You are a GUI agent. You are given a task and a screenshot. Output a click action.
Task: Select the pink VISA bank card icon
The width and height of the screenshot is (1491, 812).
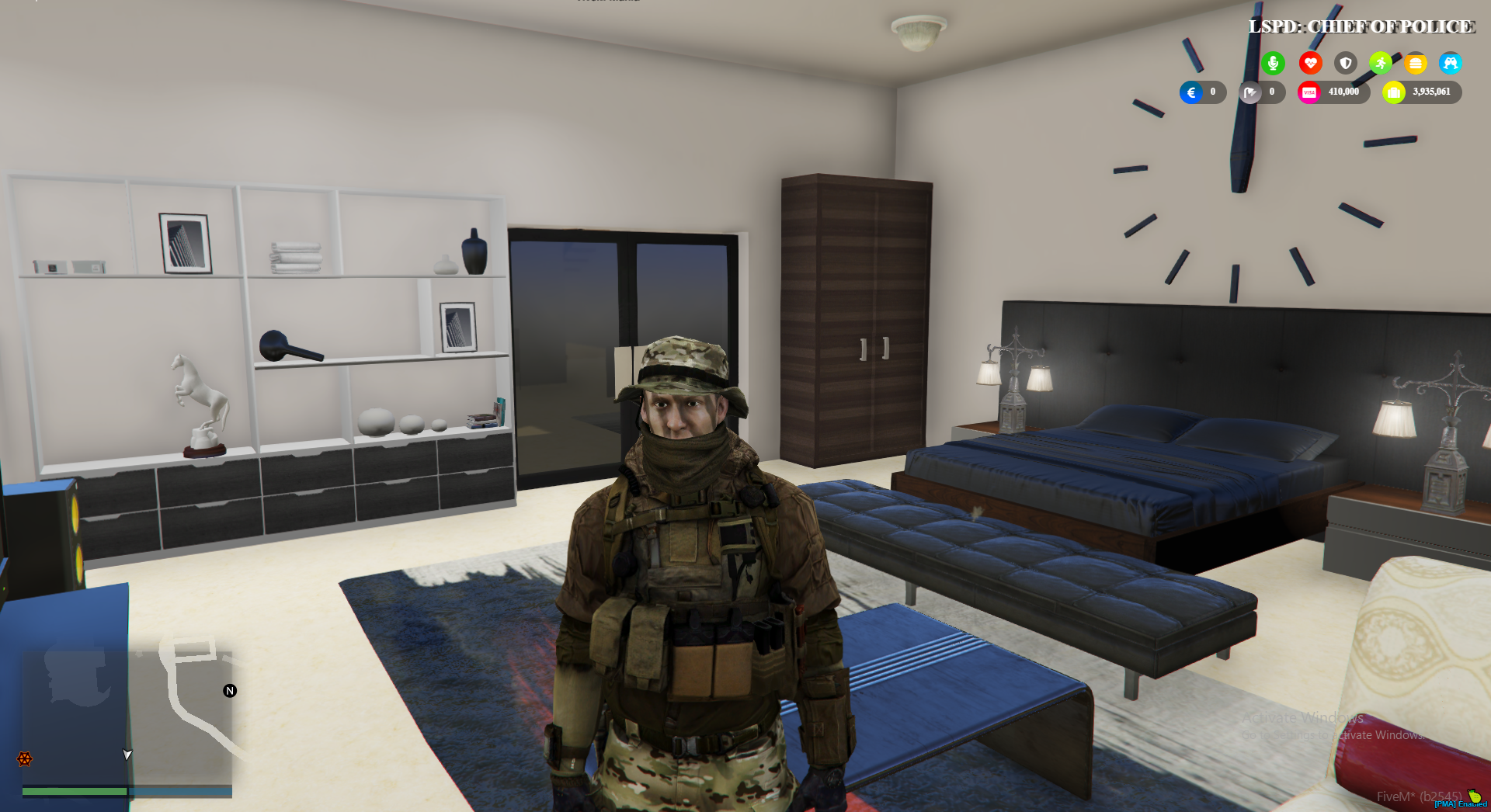pos(1309,92)
